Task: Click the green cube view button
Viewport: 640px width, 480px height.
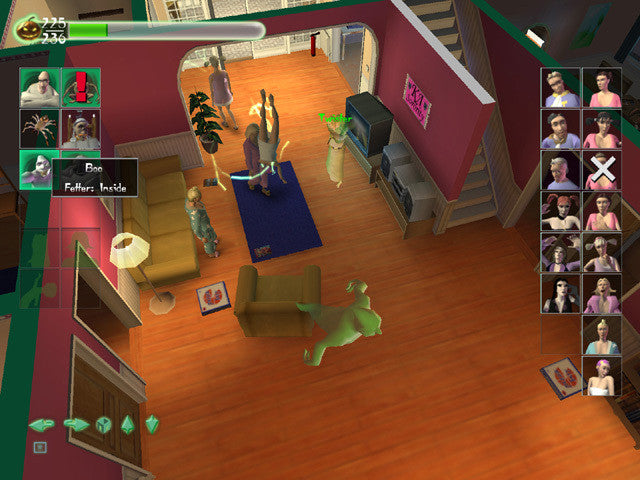Action: 103,424
